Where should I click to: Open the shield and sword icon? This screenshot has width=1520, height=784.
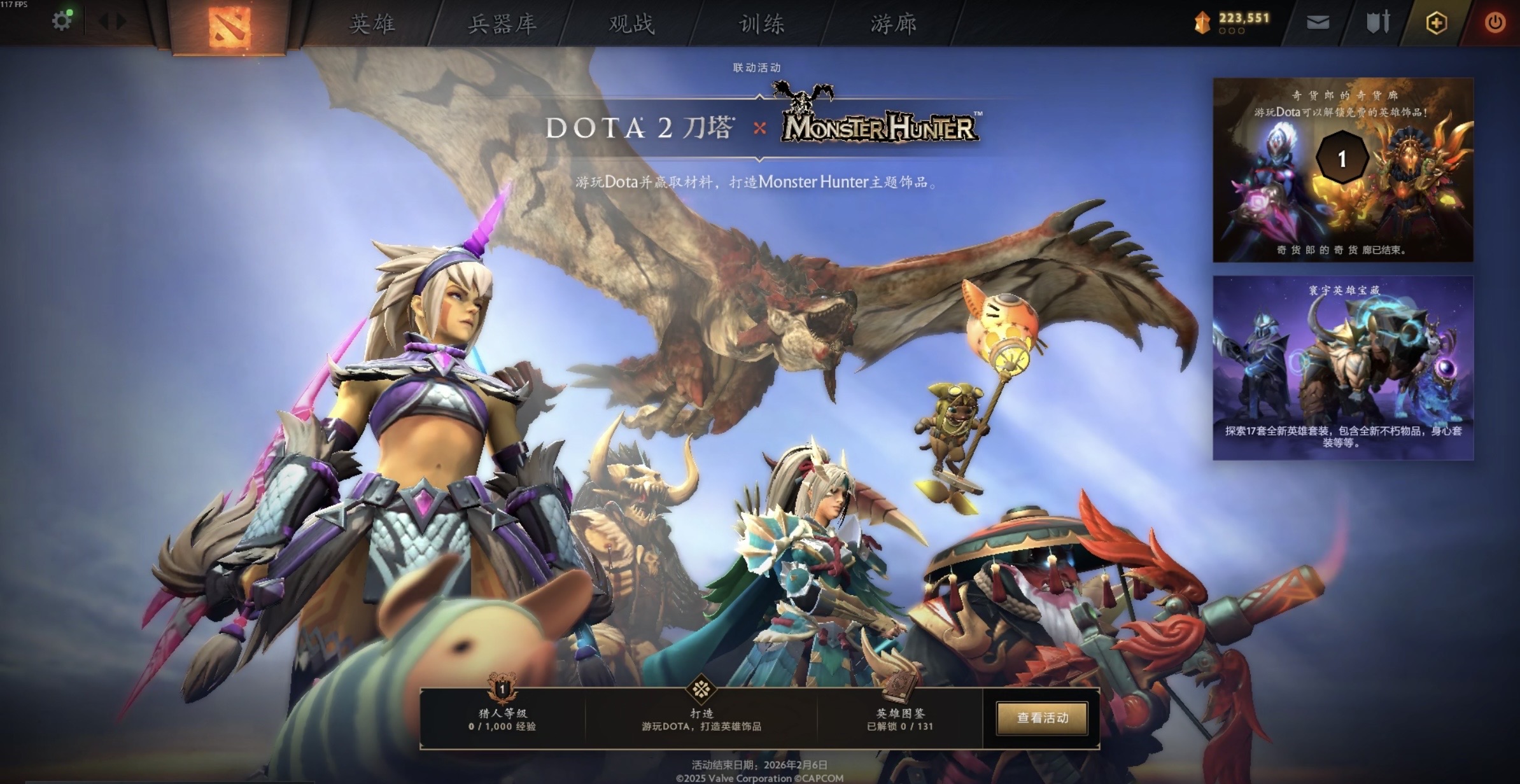pos(1378,23)
